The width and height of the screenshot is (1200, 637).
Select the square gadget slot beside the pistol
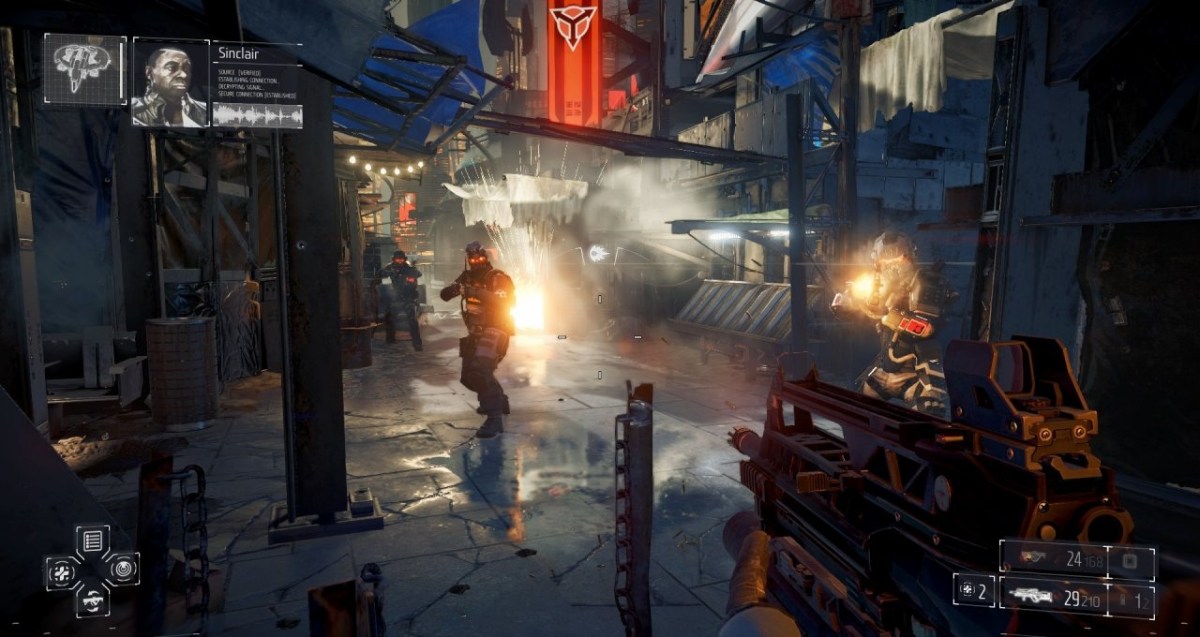1131,558
